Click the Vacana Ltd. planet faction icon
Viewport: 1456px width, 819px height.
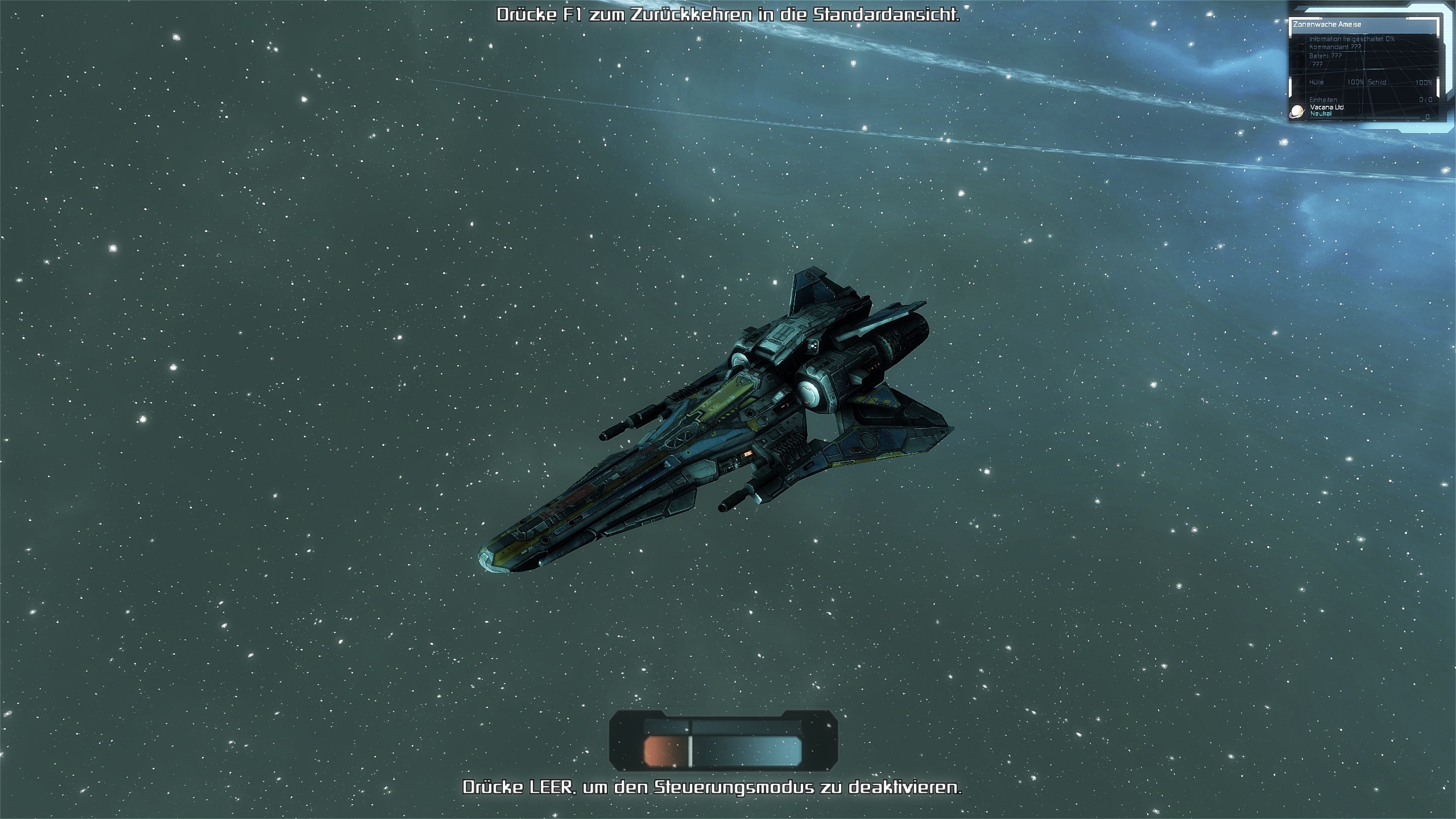click(x=1297, y=111)
